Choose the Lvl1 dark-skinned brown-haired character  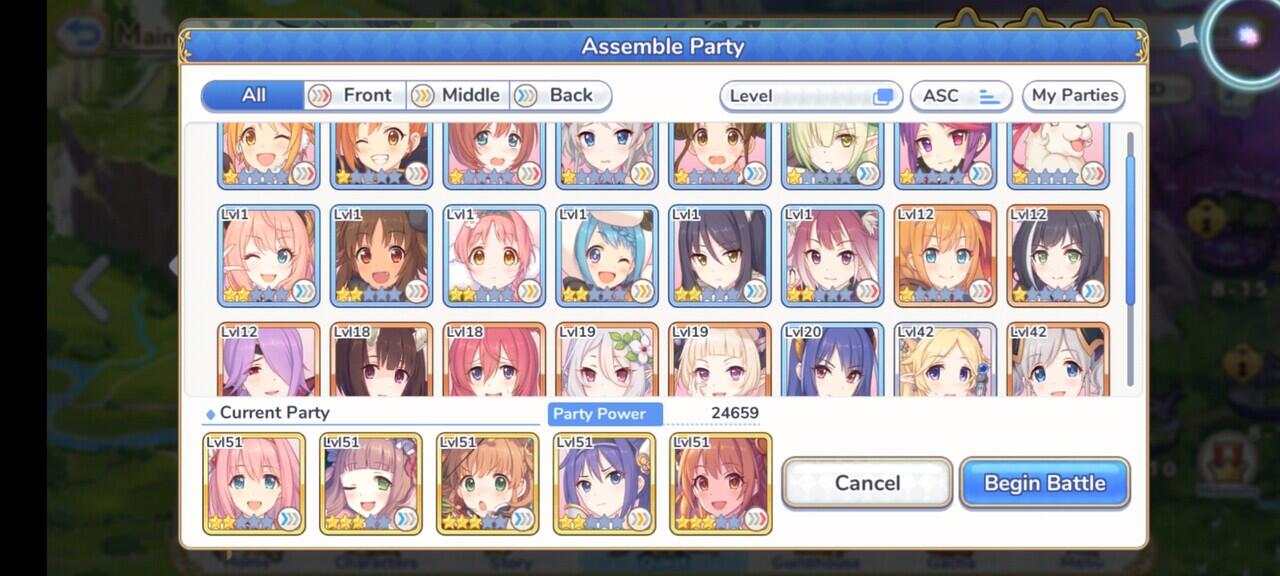click(x=381, y=255)
